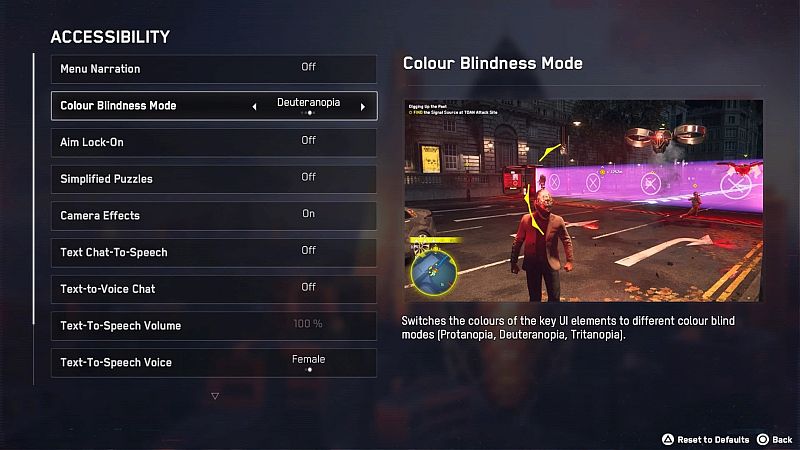Viewport: 800px width, 450px height.
Task: Click the down arrow below the settings list
Action: click(214, 396)
